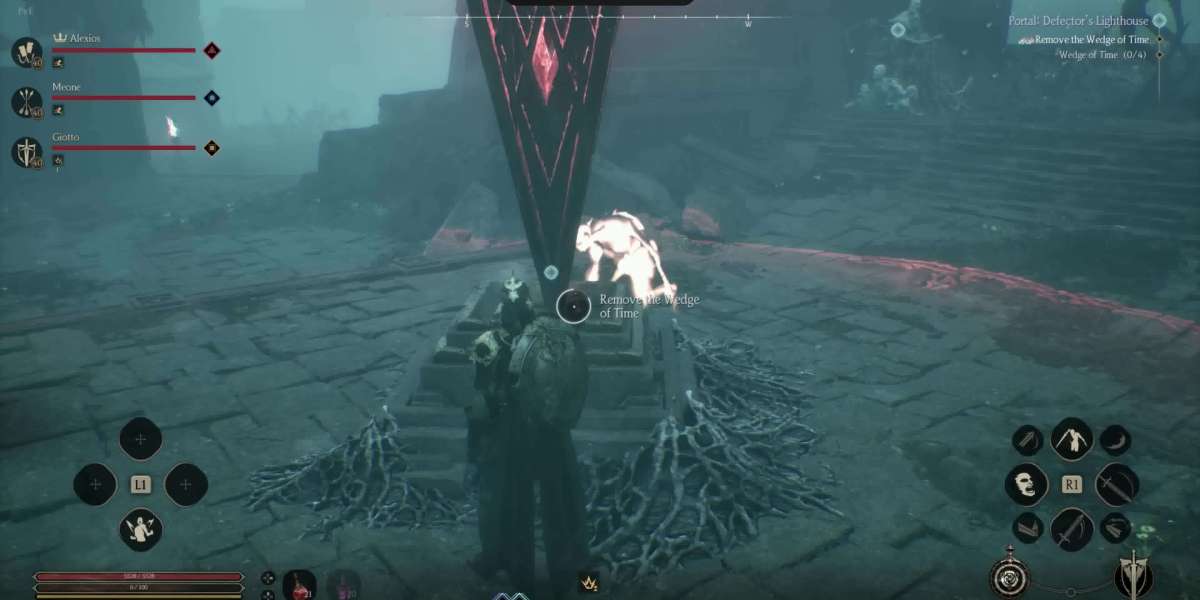The image size is (1200, 600).
Task: Select Giotto's sword-and-shield party portrait
Action: click(x=27, y=152)
